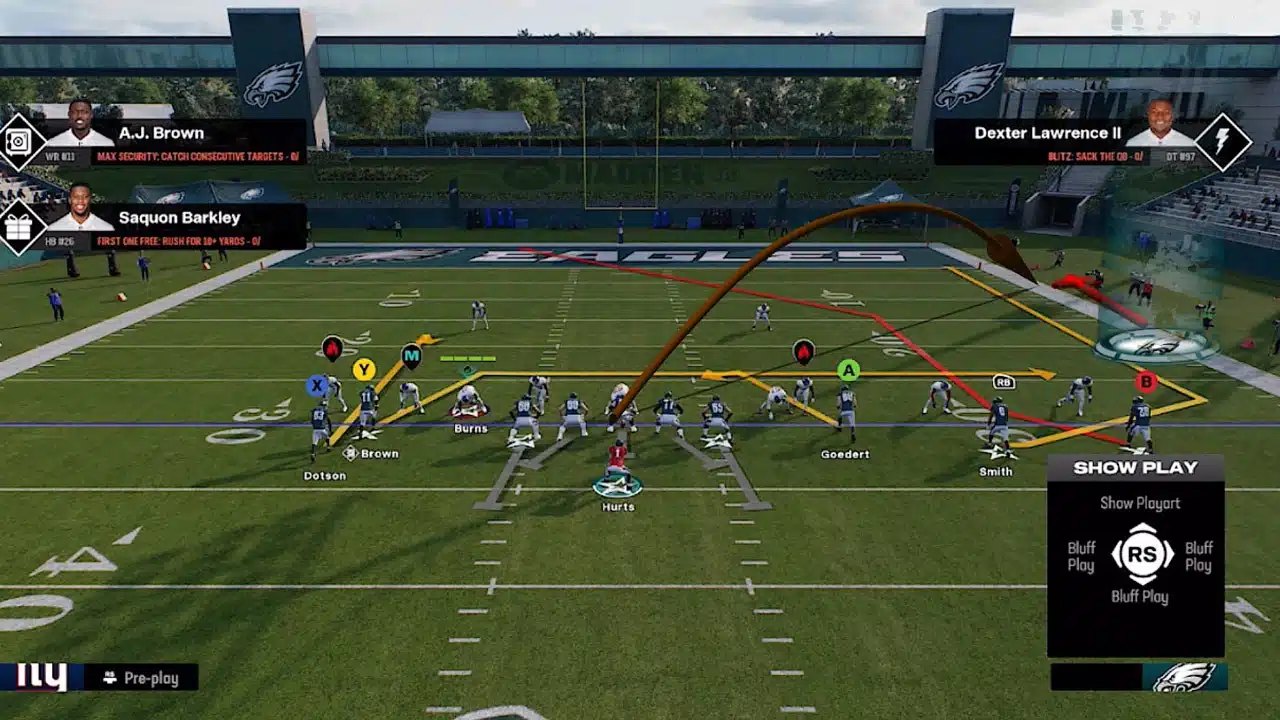Click the Giants logo in the score panel
1280x720 pixels.
coord(41,677)
